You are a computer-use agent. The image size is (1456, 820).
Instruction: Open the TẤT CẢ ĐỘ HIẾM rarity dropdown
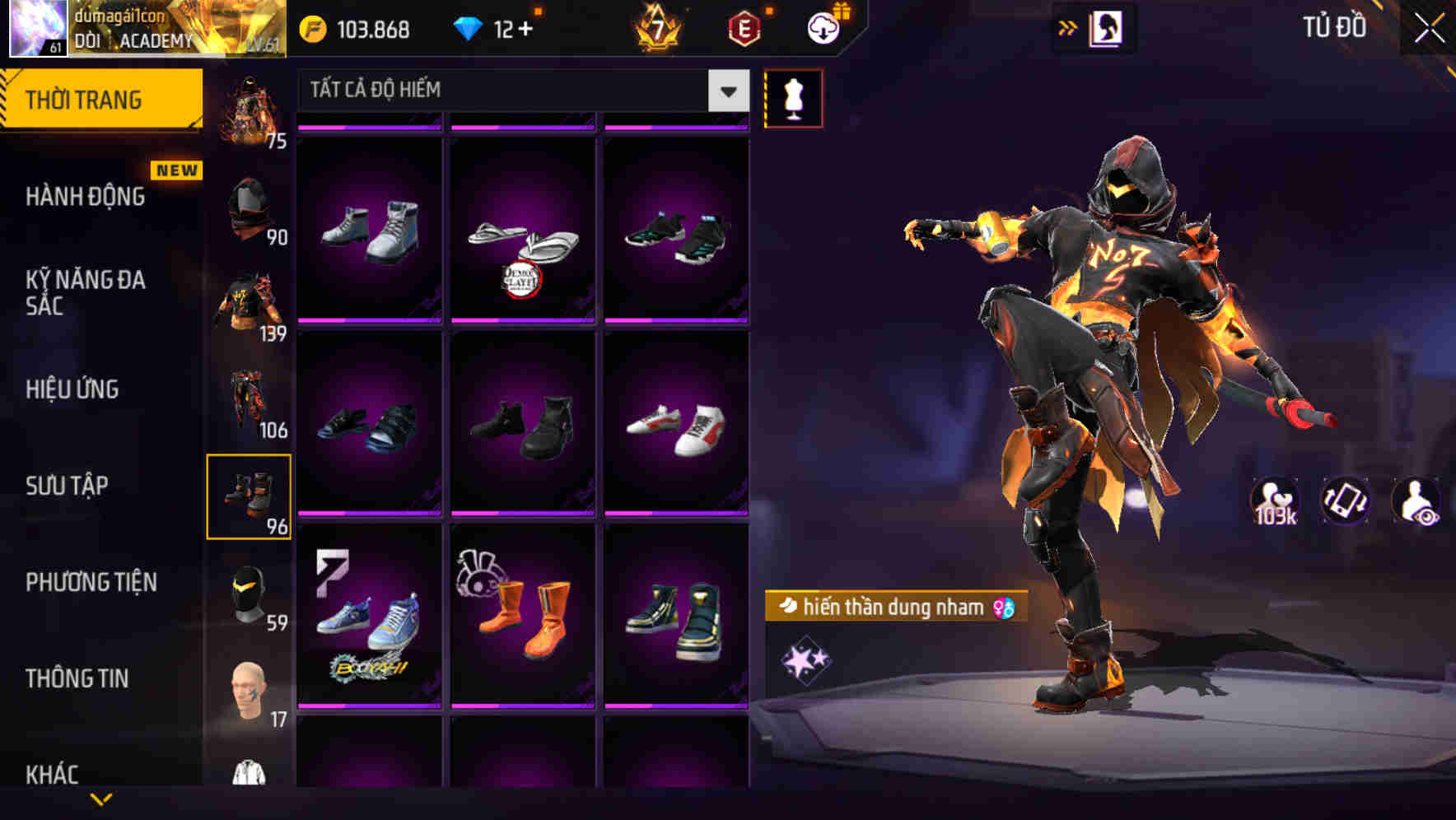tap(519, 91)
